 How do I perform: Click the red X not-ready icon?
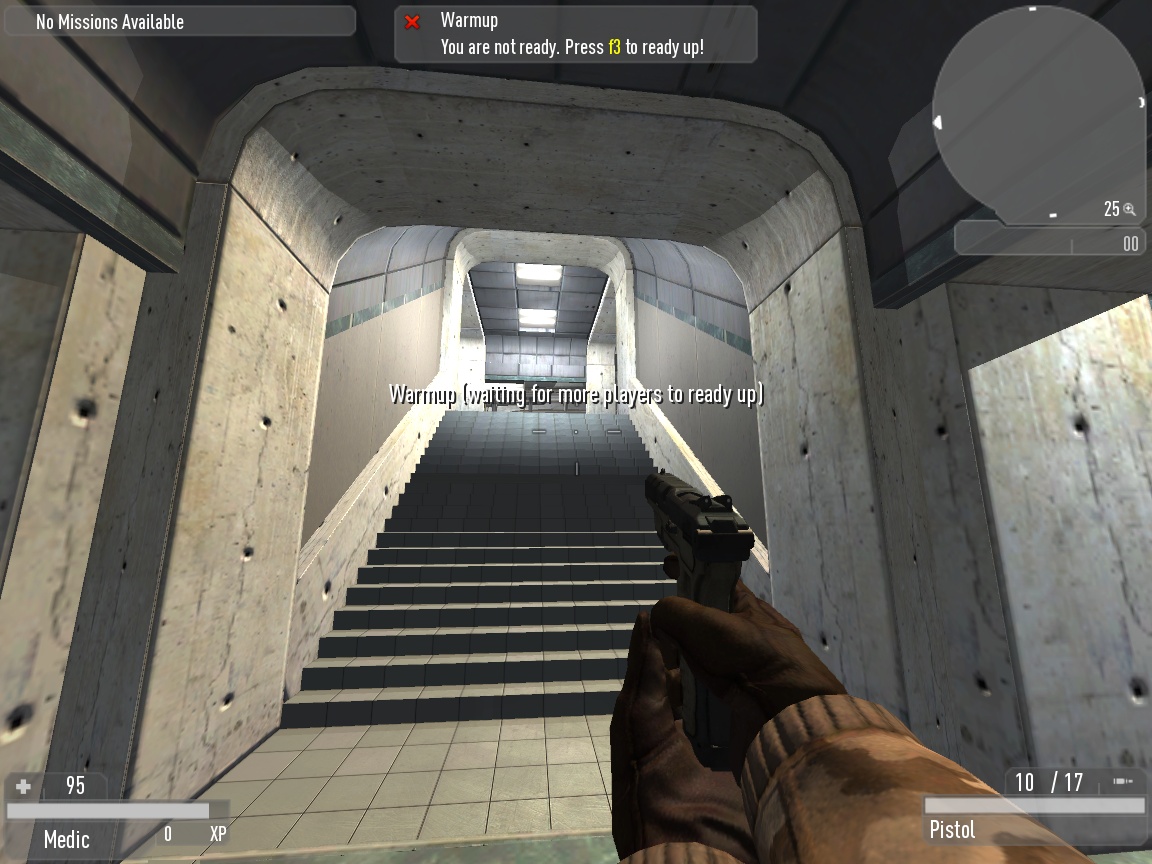click(x=412, y=22)
